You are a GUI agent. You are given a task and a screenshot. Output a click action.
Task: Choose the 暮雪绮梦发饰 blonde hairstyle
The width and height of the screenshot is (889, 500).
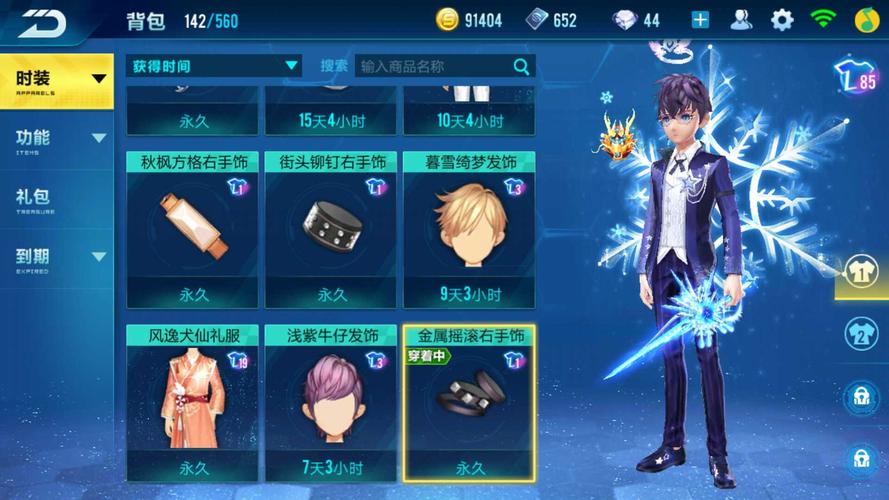(469, 230)
